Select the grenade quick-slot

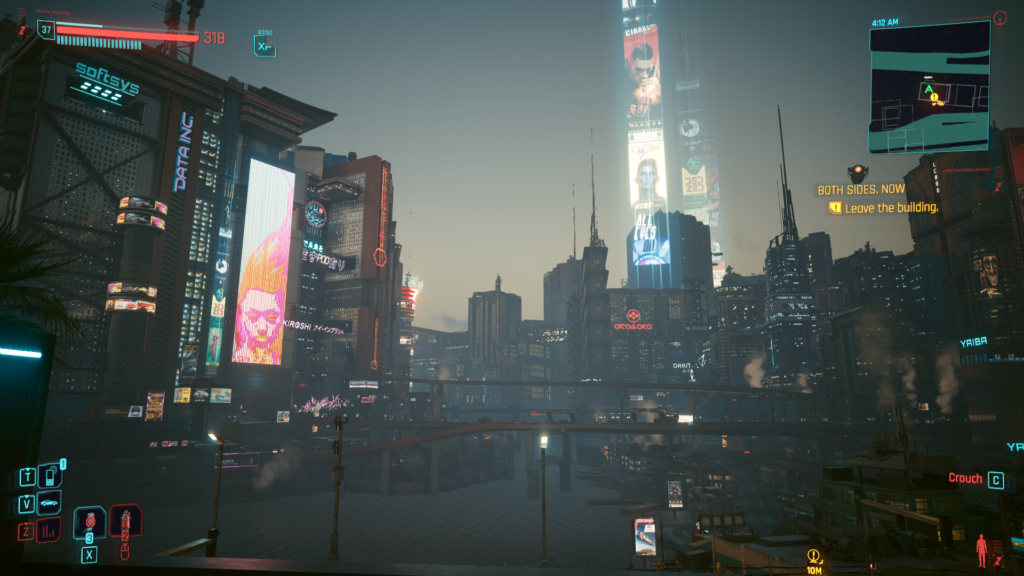click(x=89, y=522)
